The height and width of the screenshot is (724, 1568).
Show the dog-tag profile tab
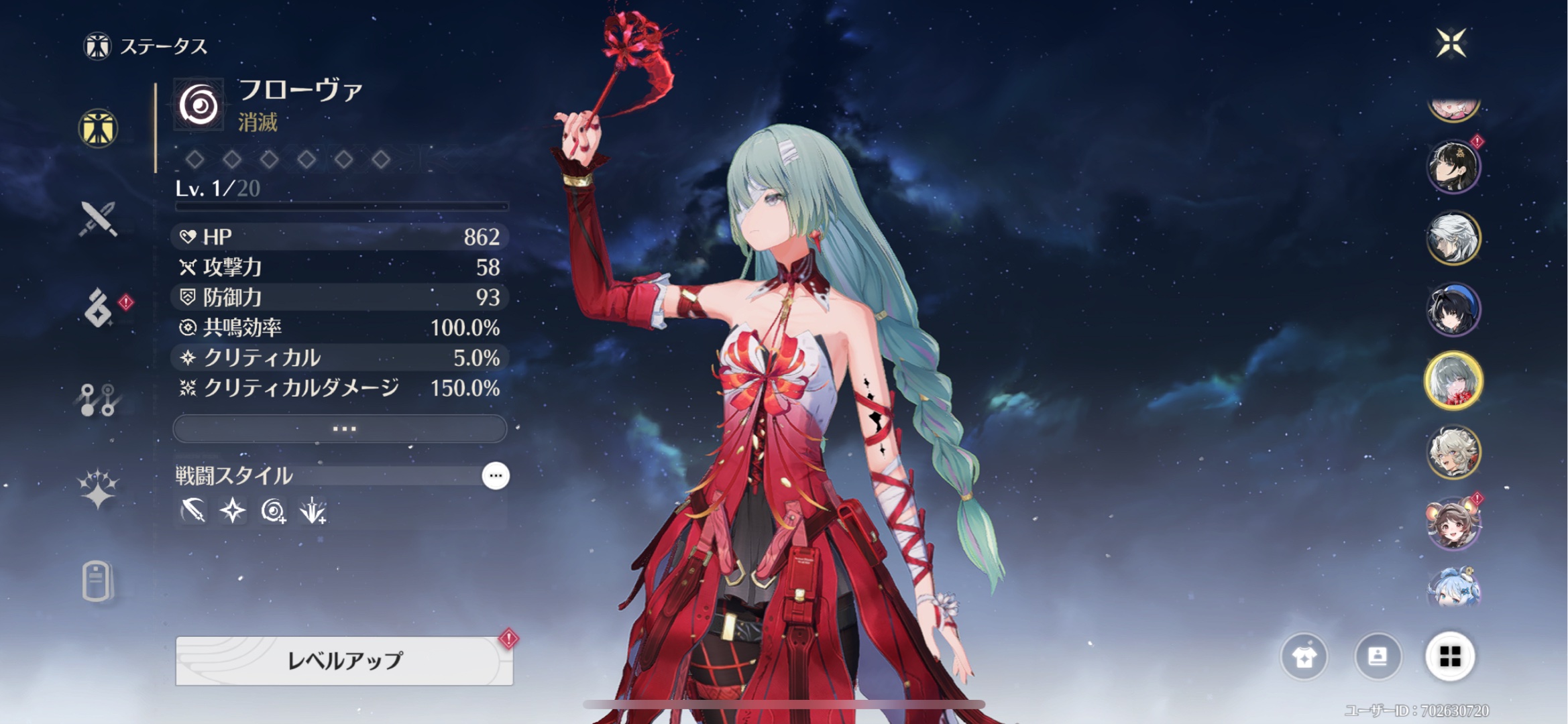tap(97, 581)
